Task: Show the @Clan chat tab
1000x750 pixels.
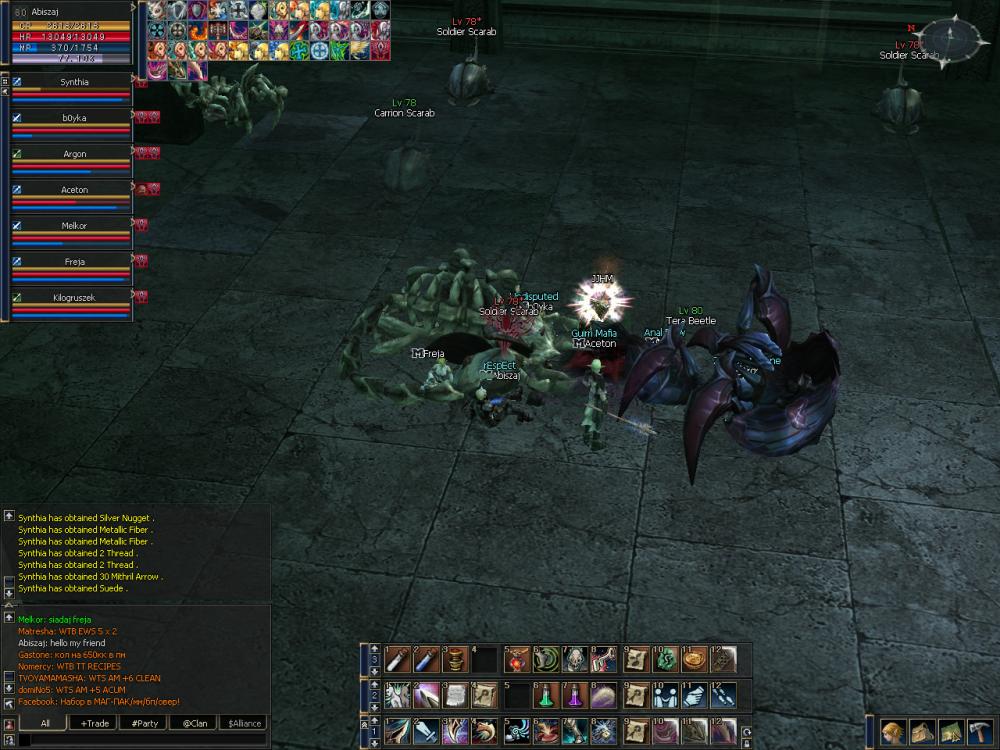Action: (x=195, y=723)
